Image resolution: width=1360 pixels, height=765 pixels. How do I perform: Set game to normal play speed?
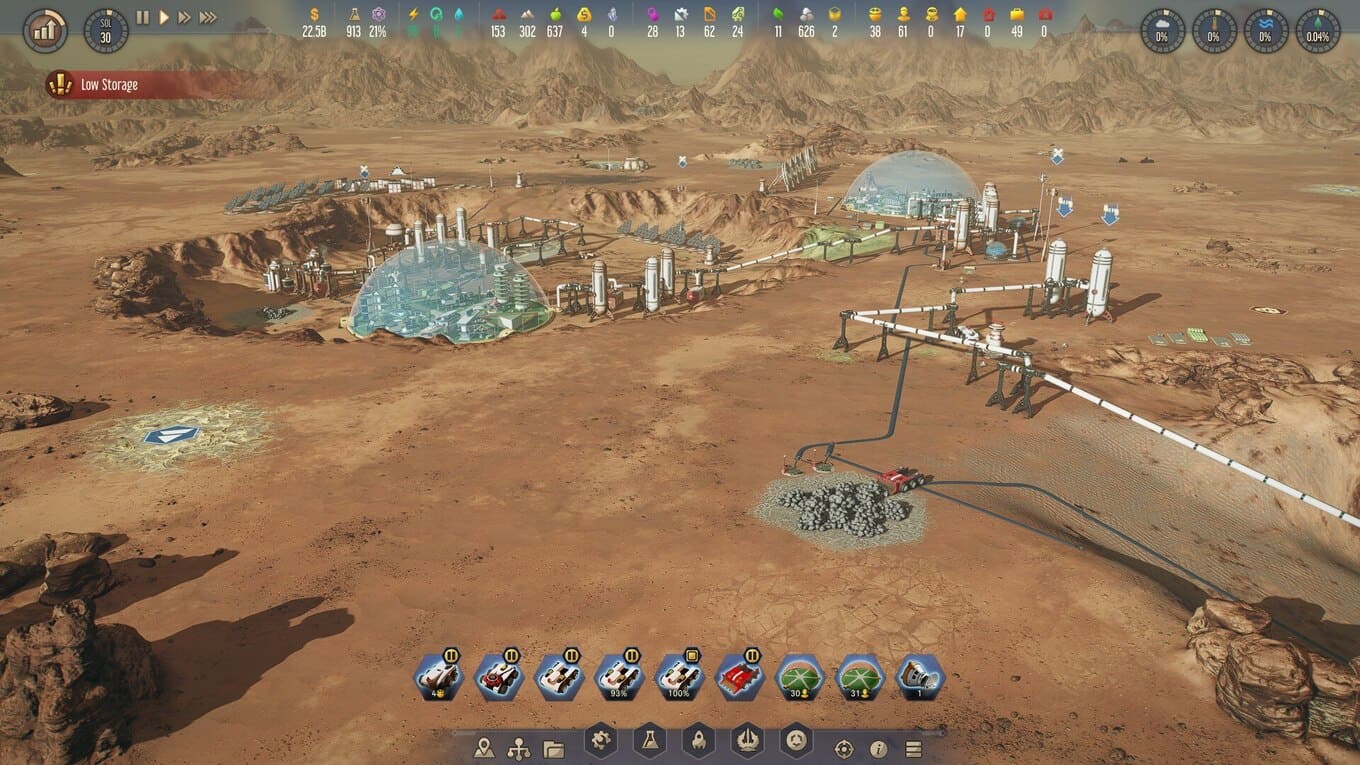[164, 17]
